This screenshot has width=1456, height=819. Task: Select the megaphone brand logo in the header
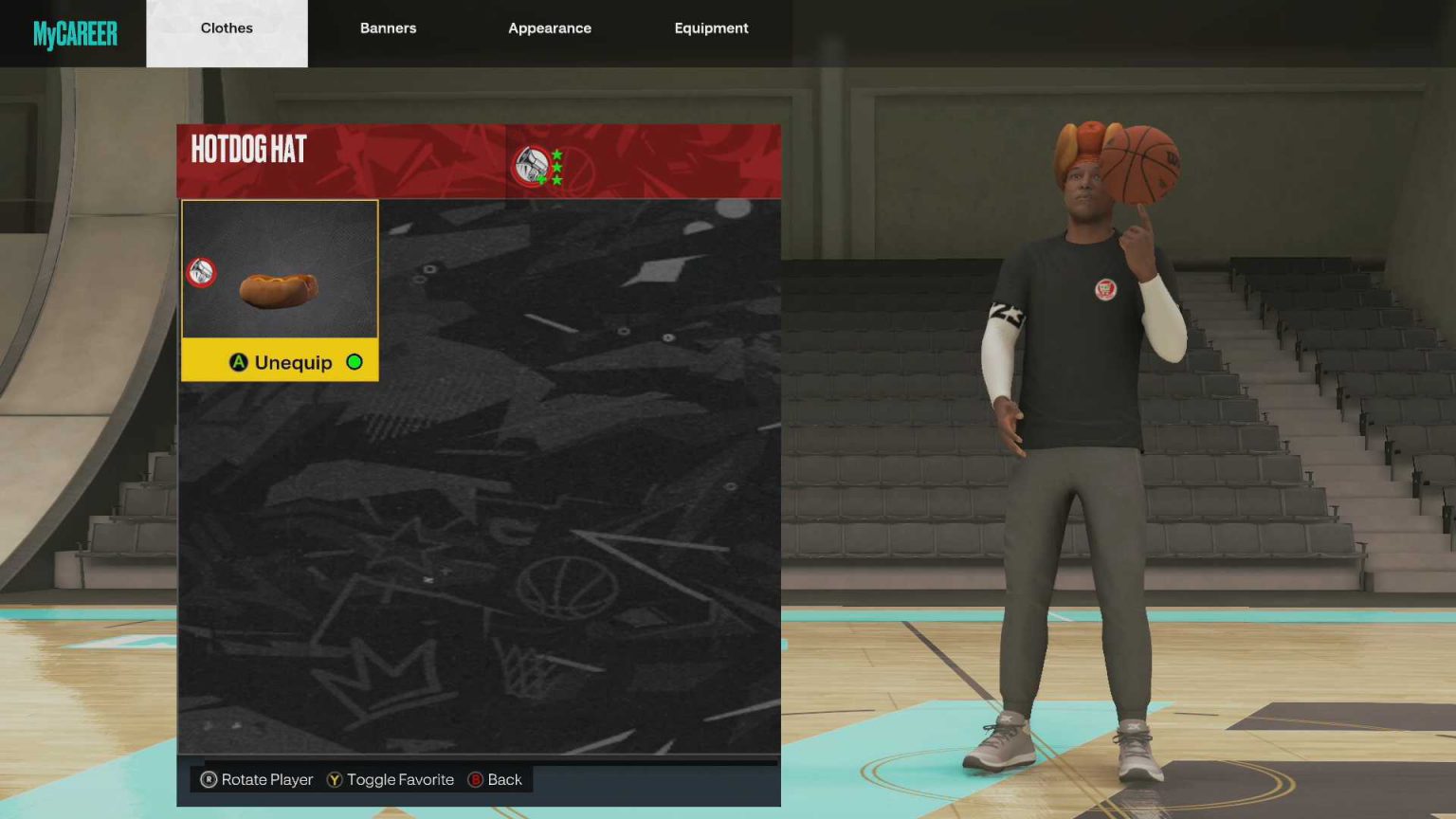pyautogui.click(x=532, y=161)
